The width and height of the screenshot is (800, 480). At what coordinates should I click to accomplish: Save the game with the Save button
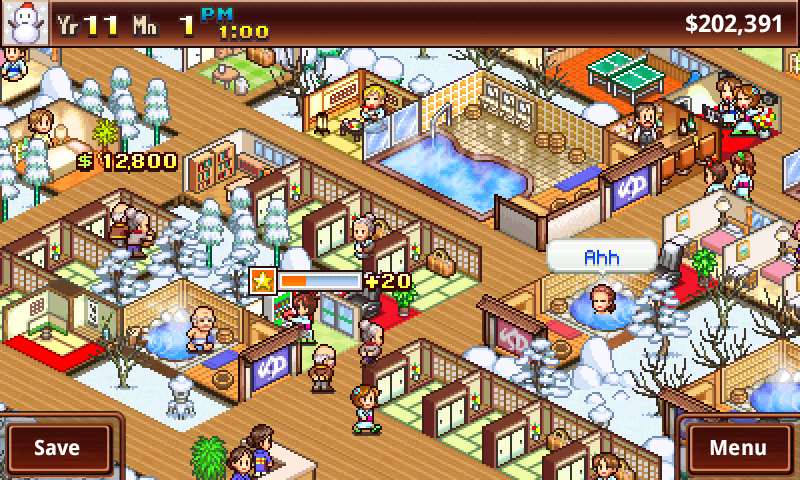tap(57, 447)
